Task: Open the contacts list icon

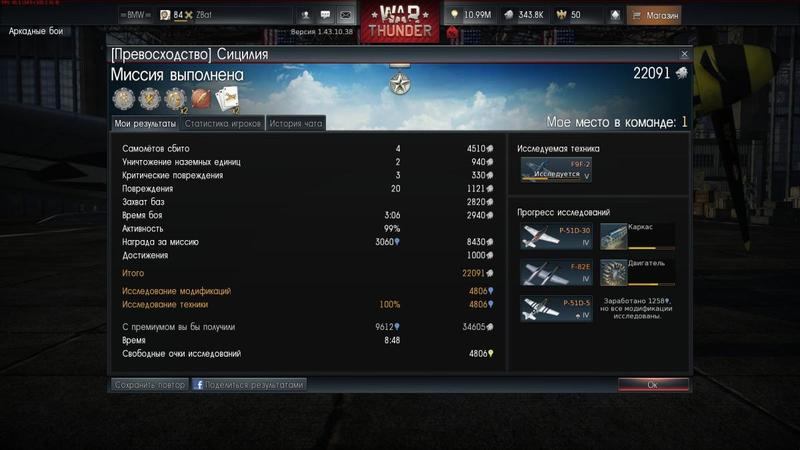Action: (x=305, y=16)
